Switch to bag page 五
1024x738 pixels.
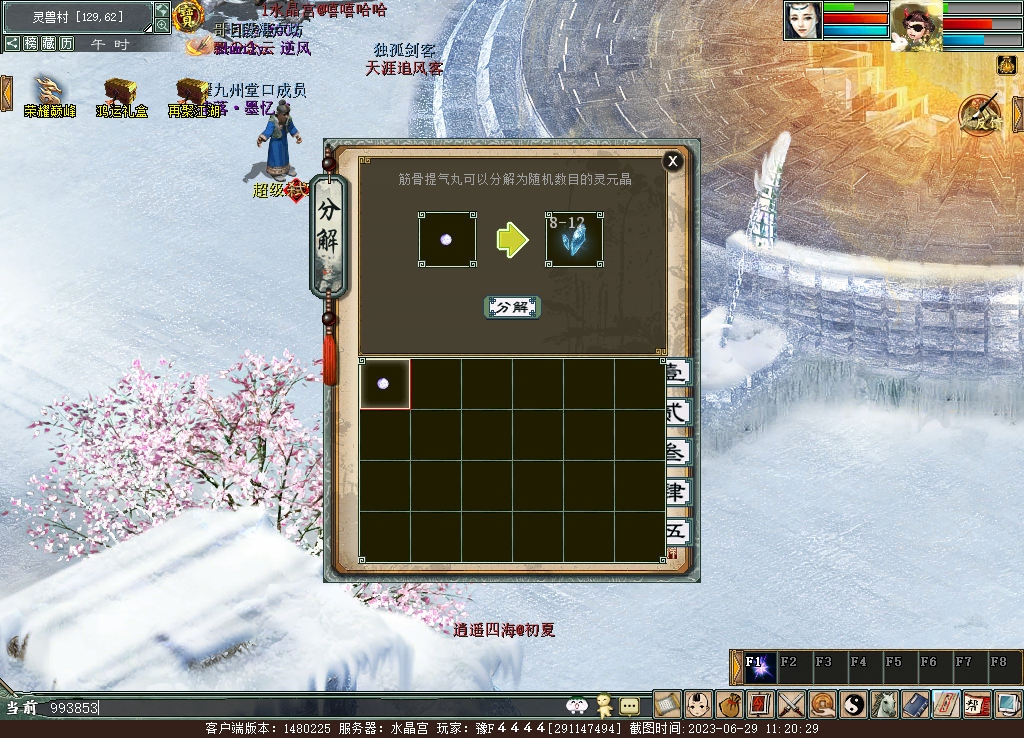(677, 532)
